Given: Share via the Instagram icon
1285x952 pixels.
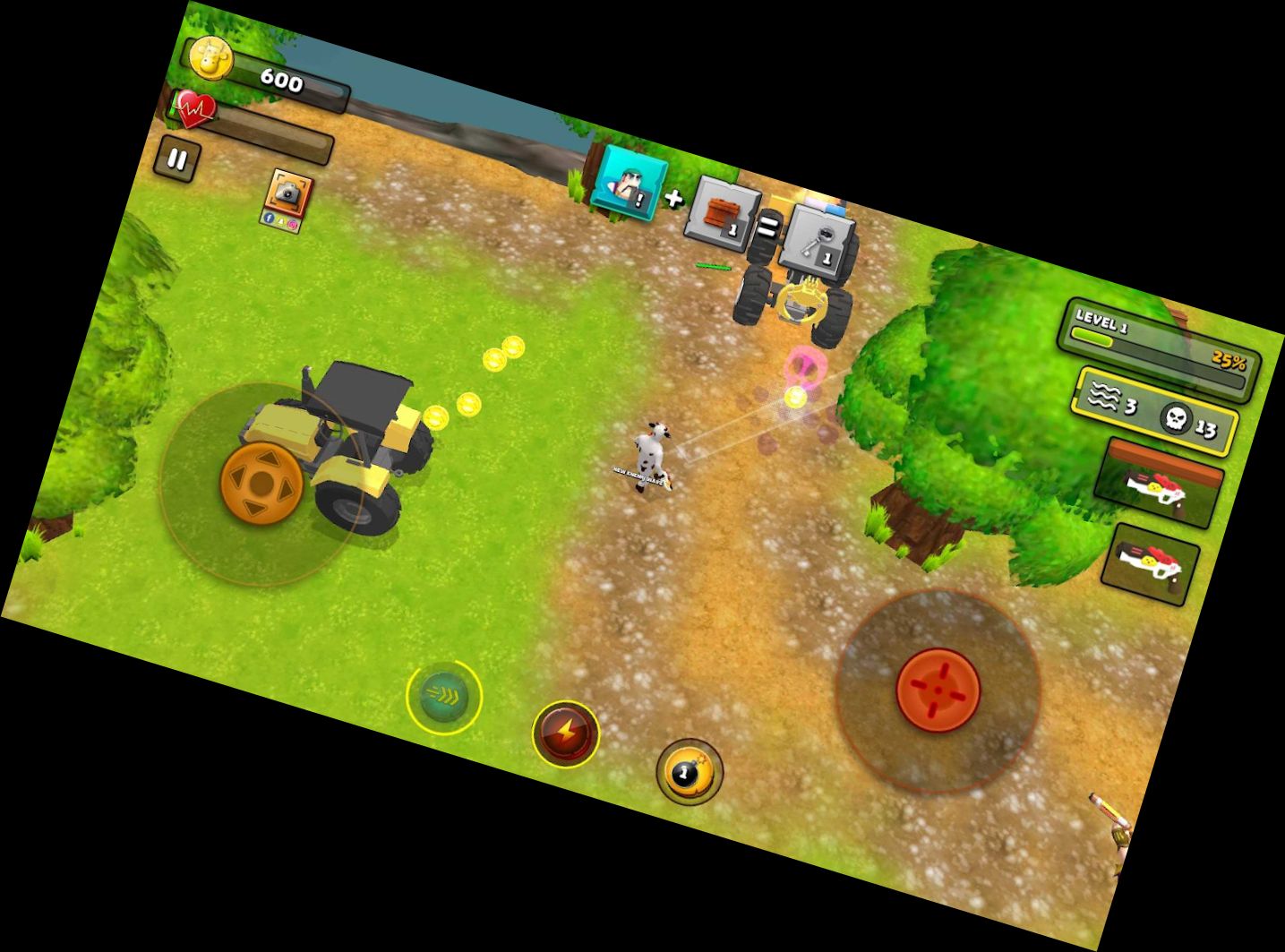Looking at the screenshot, I should pos(292,224).
